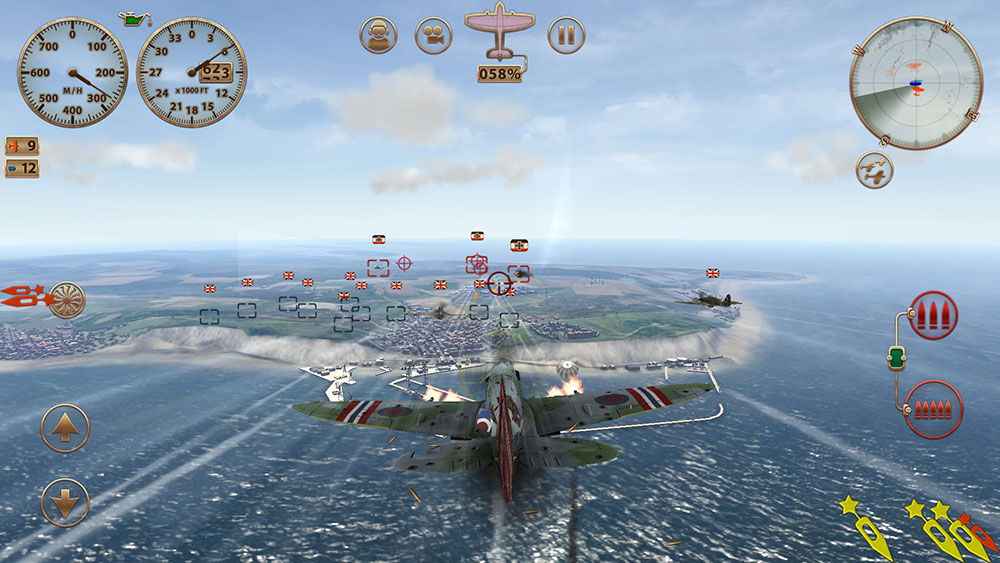Tap the throttle down arrow button
This screenshot has width=1000, height=563.
65,503
